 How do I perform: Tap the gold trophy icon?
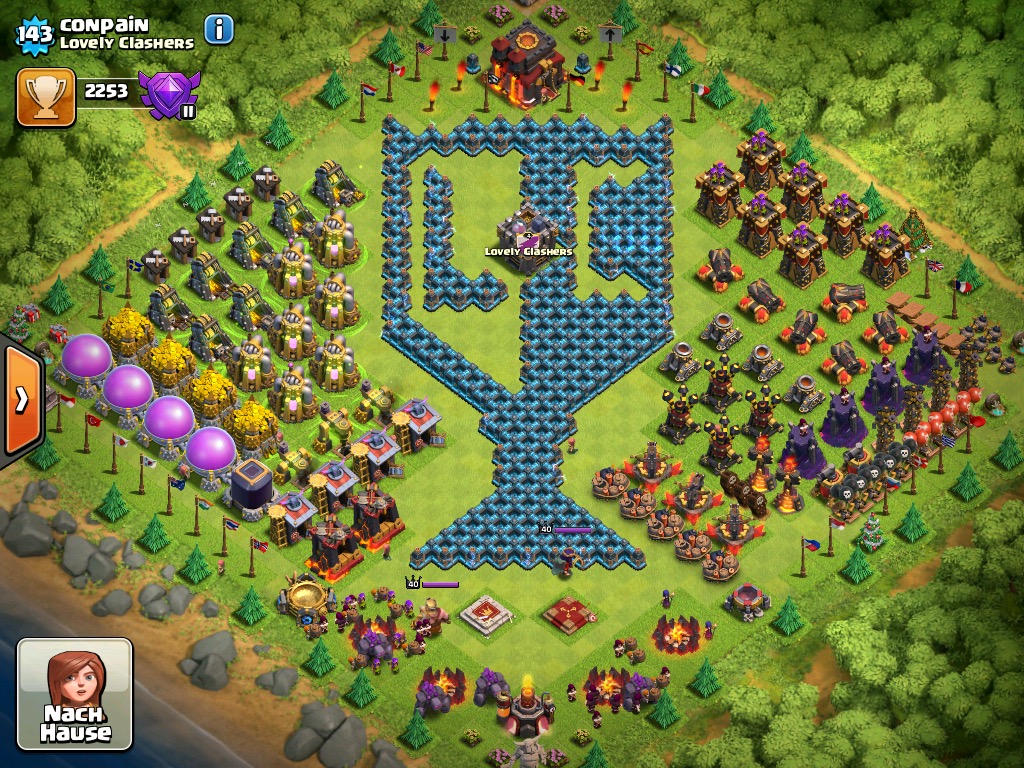click(45, 97)
